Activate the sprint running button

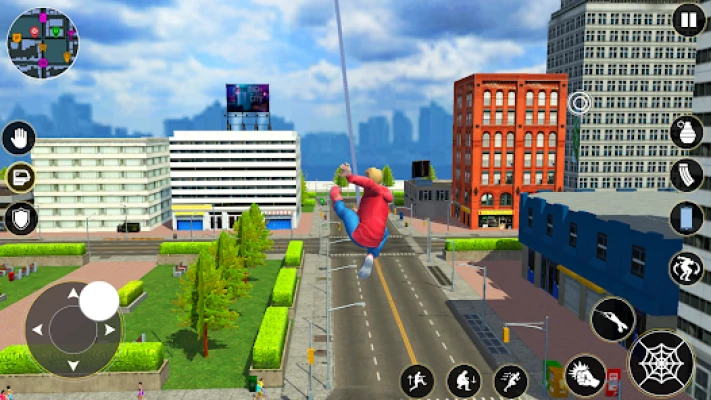(x=510, y=380)
